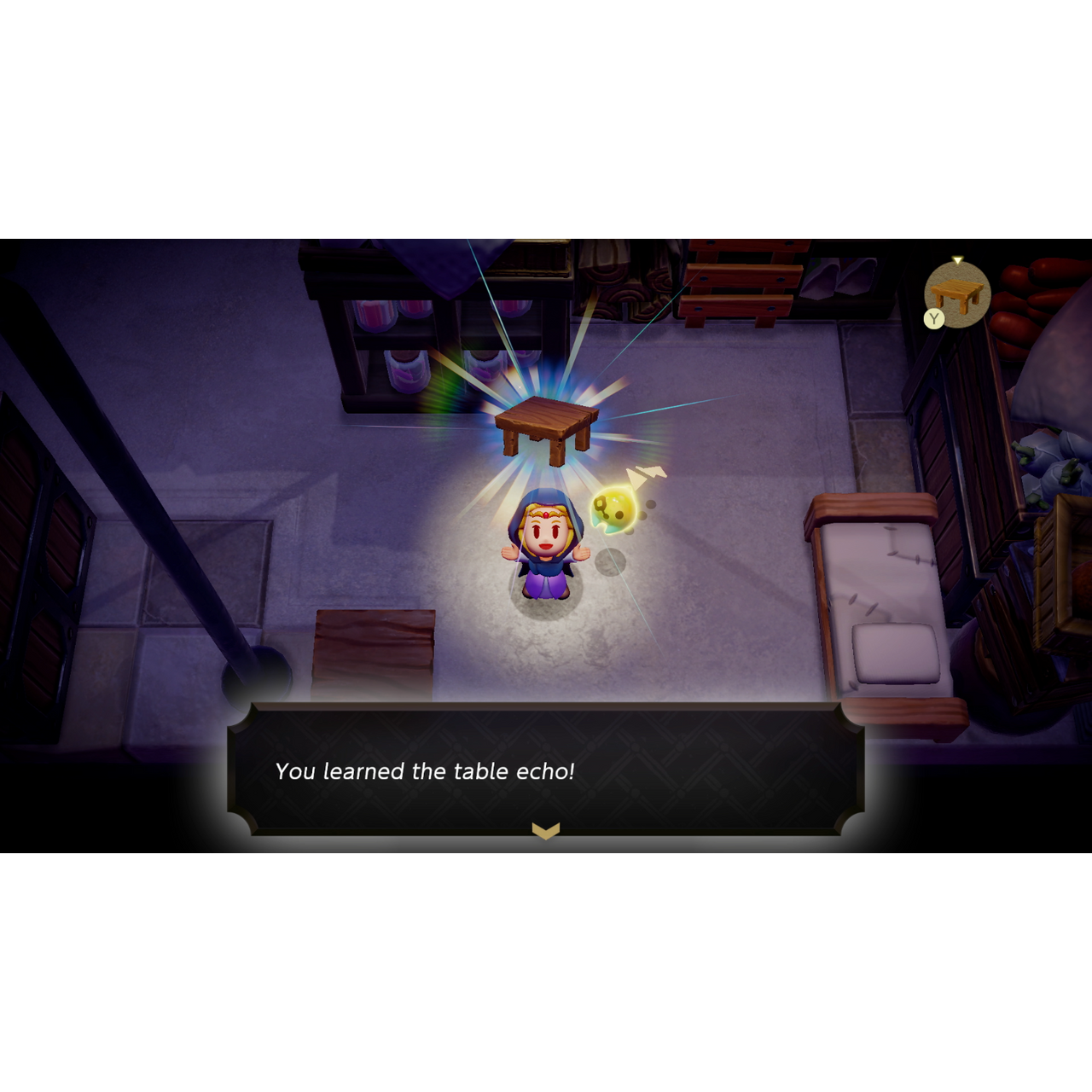This screenshot has width=1092, height=1092.
Task: Select Zelda in her hooded cloak
Action: pos(546,546)
